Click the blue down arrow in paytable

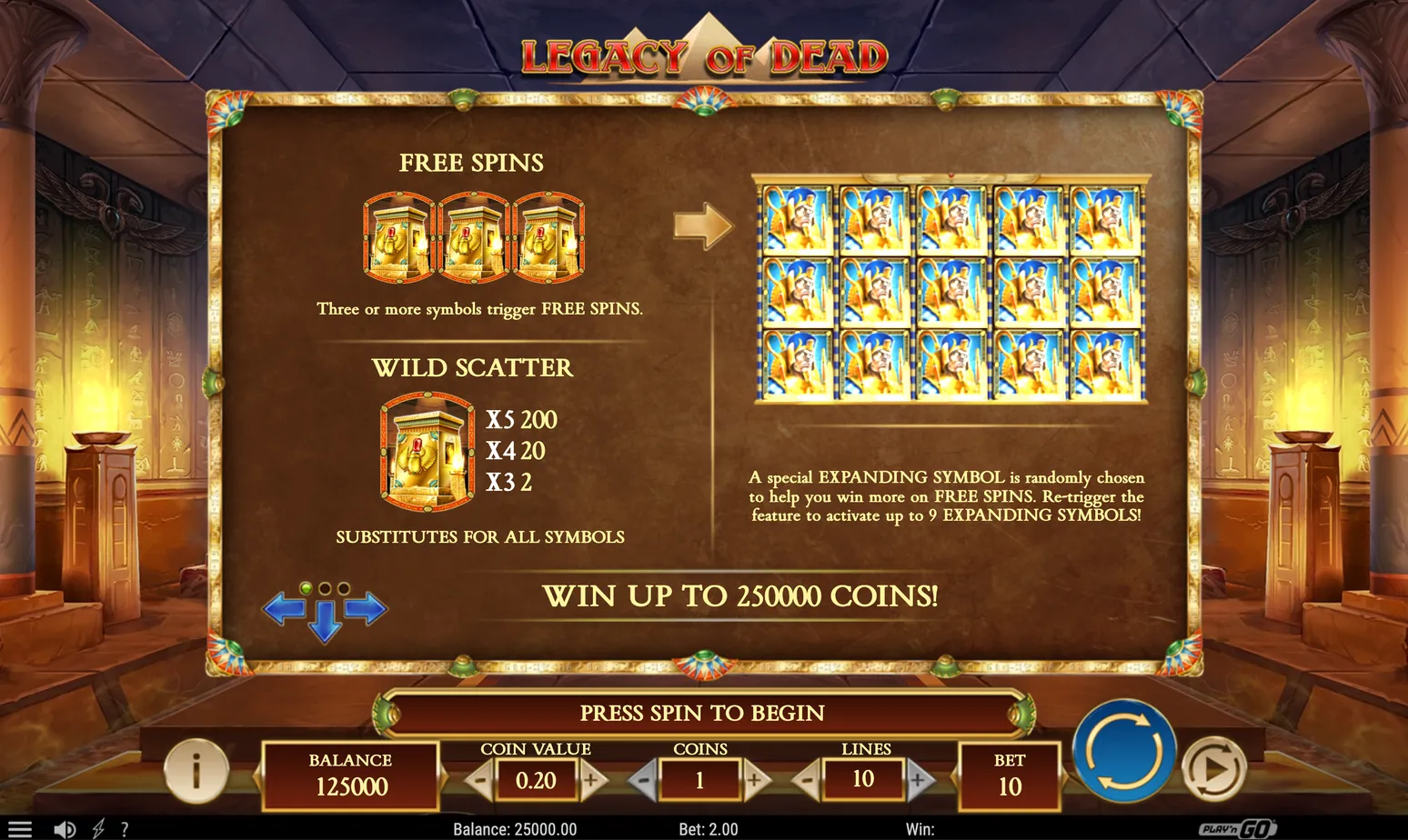(326, 624)
